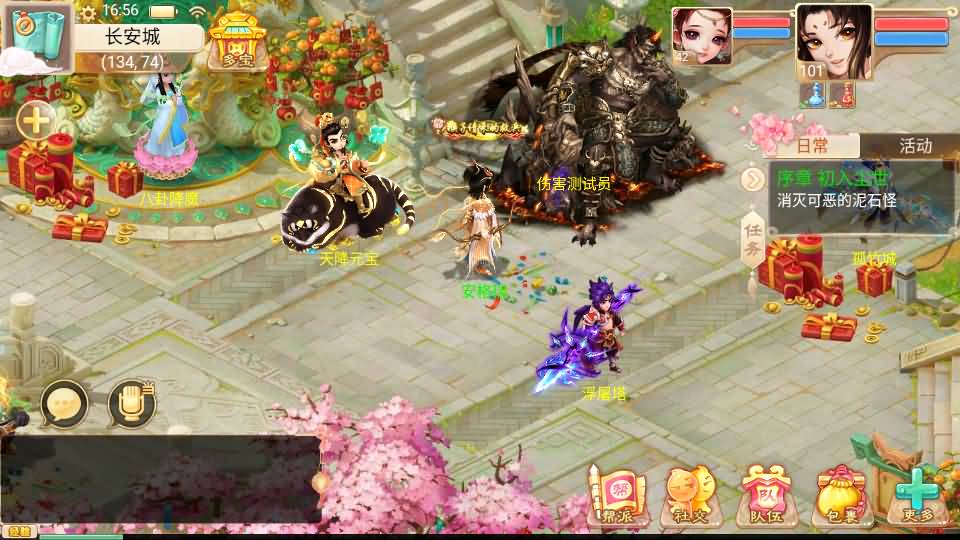Use the blue potion buff icon
960x540 pixels.
pyautogui.click(x=814, y=93)
